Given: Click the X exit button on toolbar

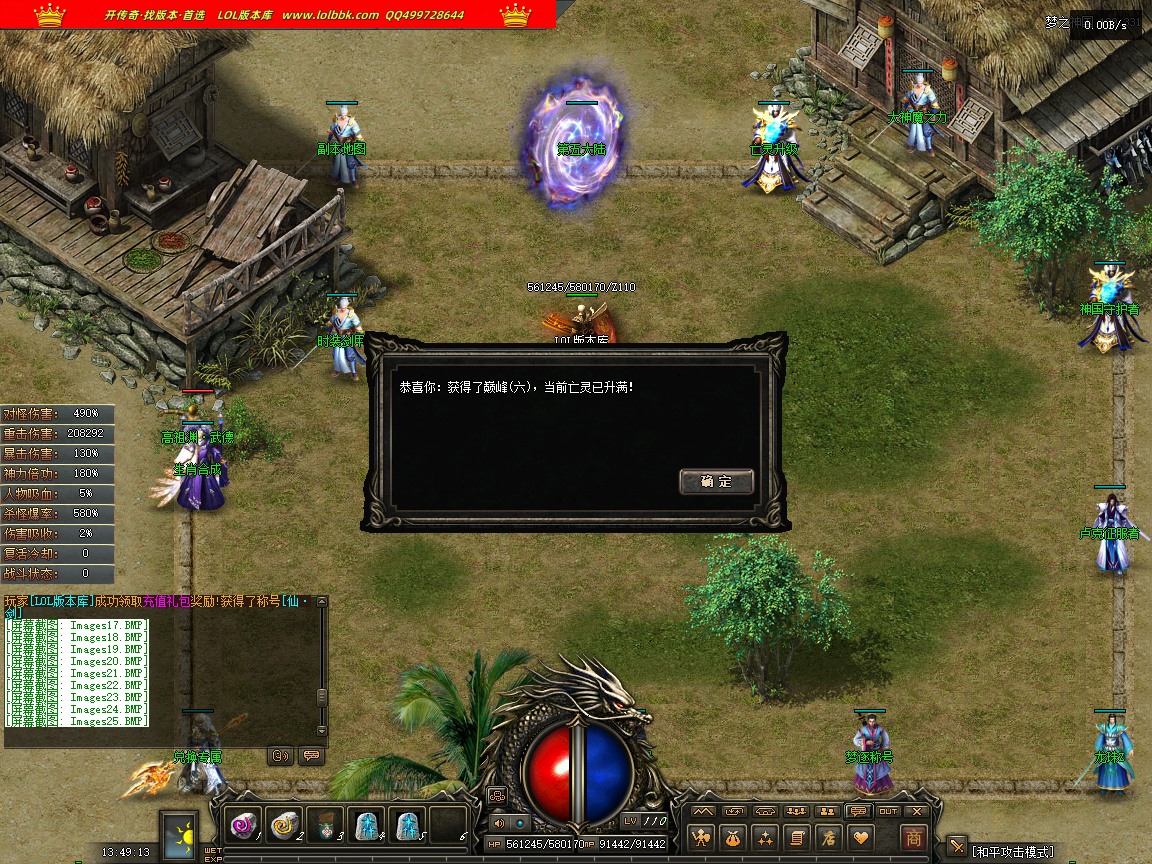Looking at the screenshot, I should (x=918, y=811).
